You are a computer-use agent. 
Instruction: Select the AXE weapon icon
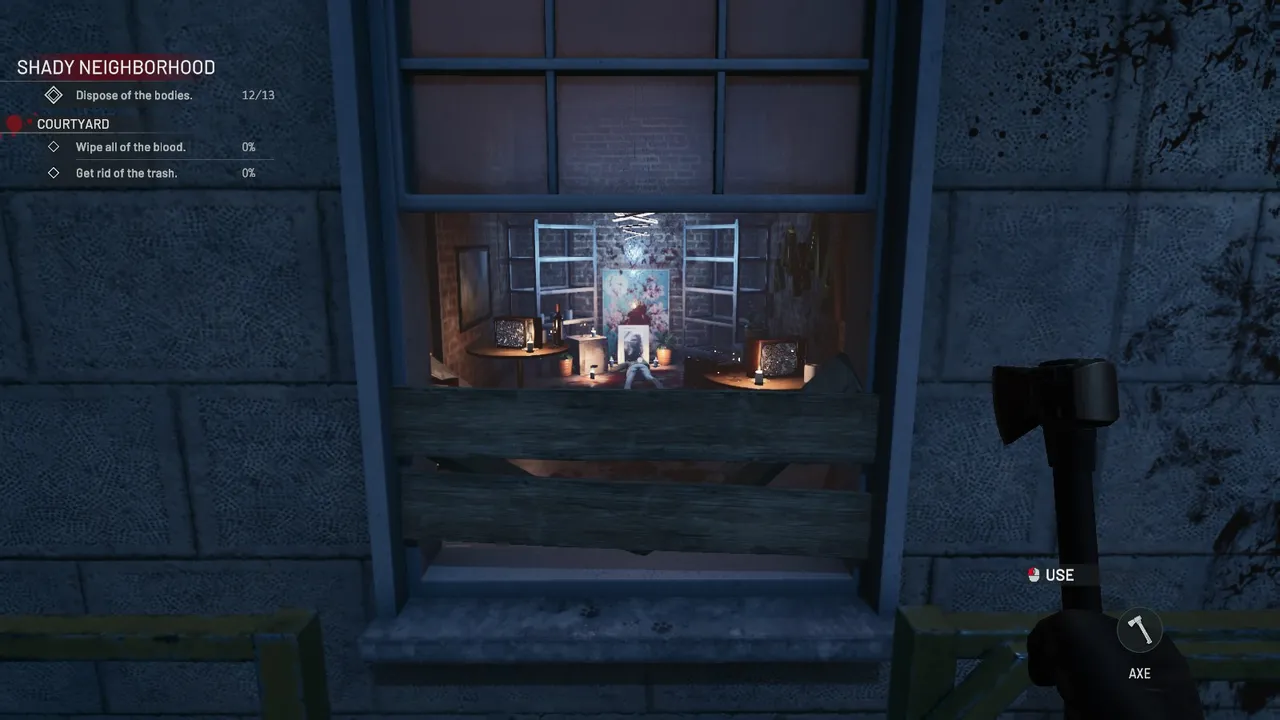(x=1139, y=628)
